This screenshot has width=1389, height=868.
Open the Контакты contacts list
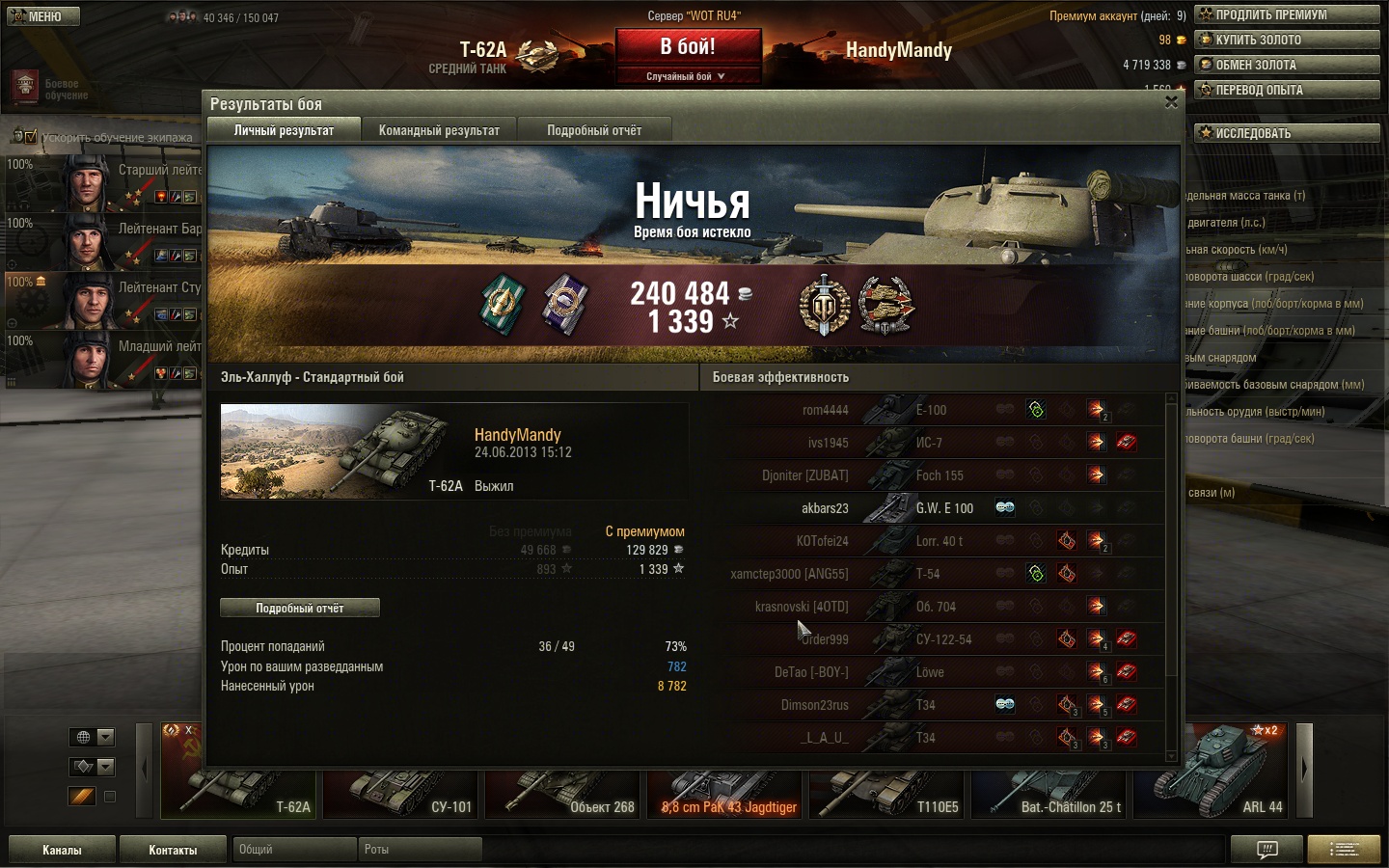coord(173,850)
